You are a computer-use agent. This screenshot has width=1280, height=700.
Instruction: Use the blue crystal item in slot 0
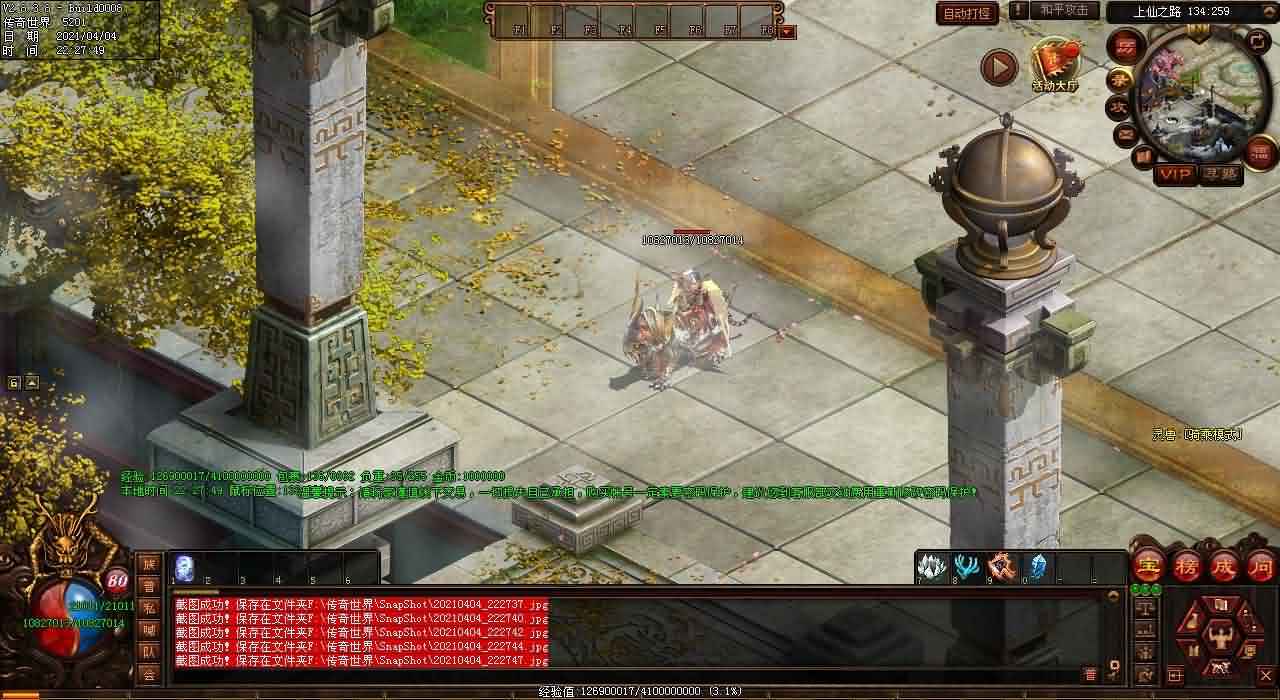point(1037,566)
